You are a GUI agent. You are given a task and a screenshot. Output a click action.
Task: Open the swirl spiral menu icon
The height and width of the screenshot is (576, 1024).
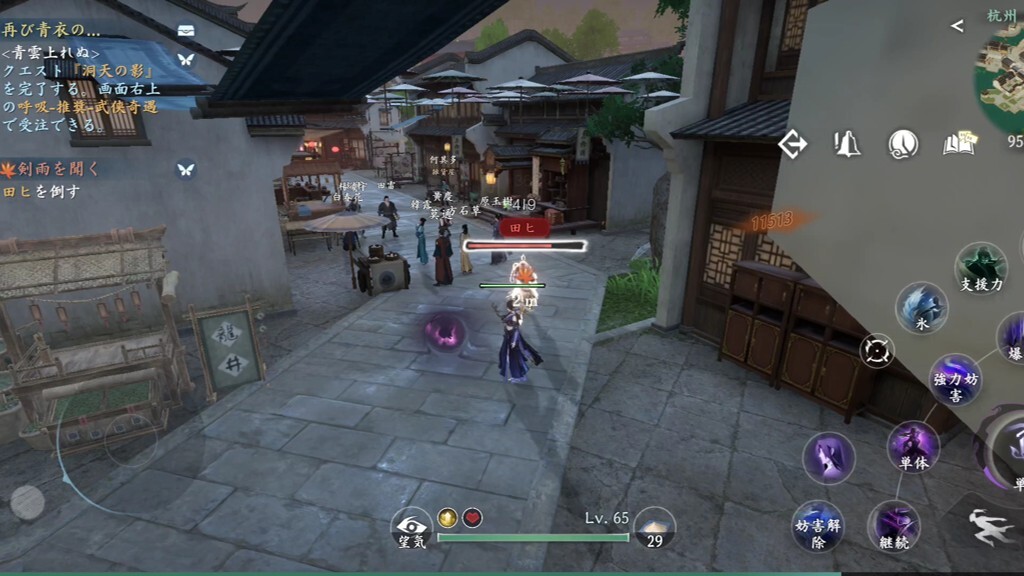pos(903,145)
